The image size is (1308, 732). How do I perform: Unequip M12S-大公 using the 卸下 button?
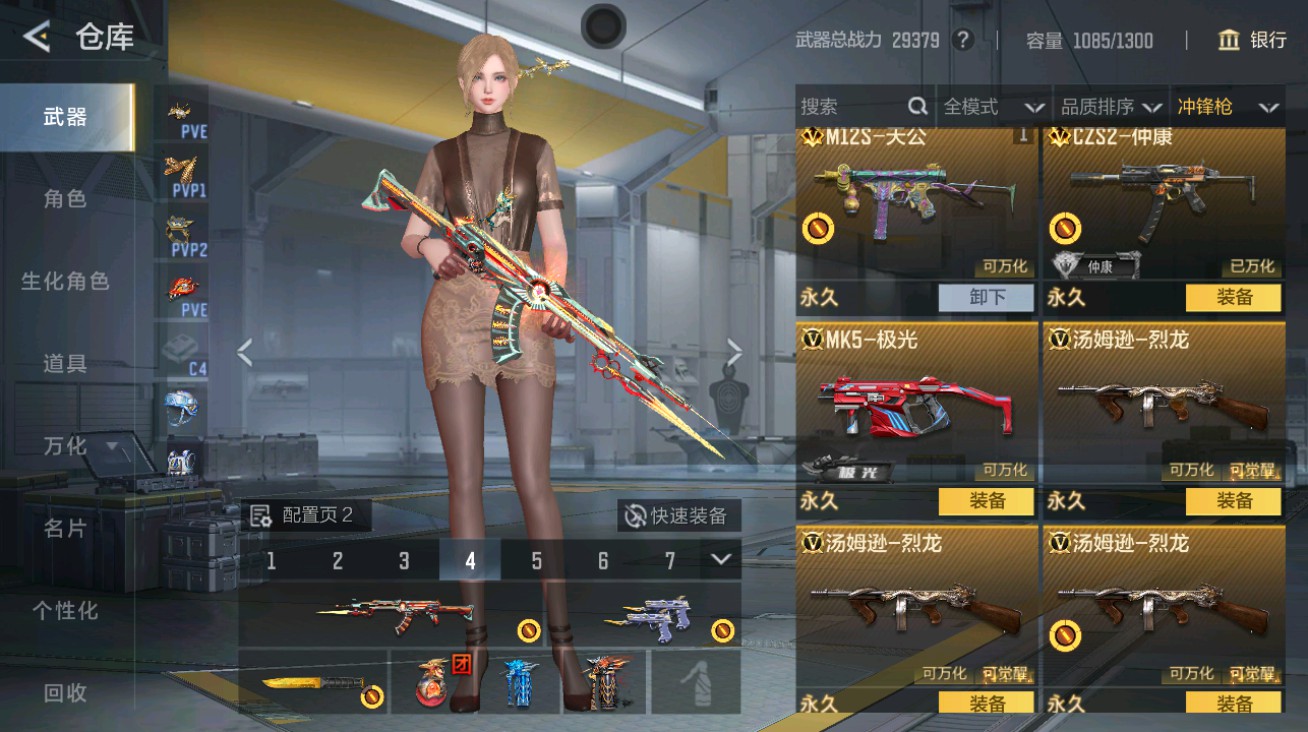[x=985, y=298]
